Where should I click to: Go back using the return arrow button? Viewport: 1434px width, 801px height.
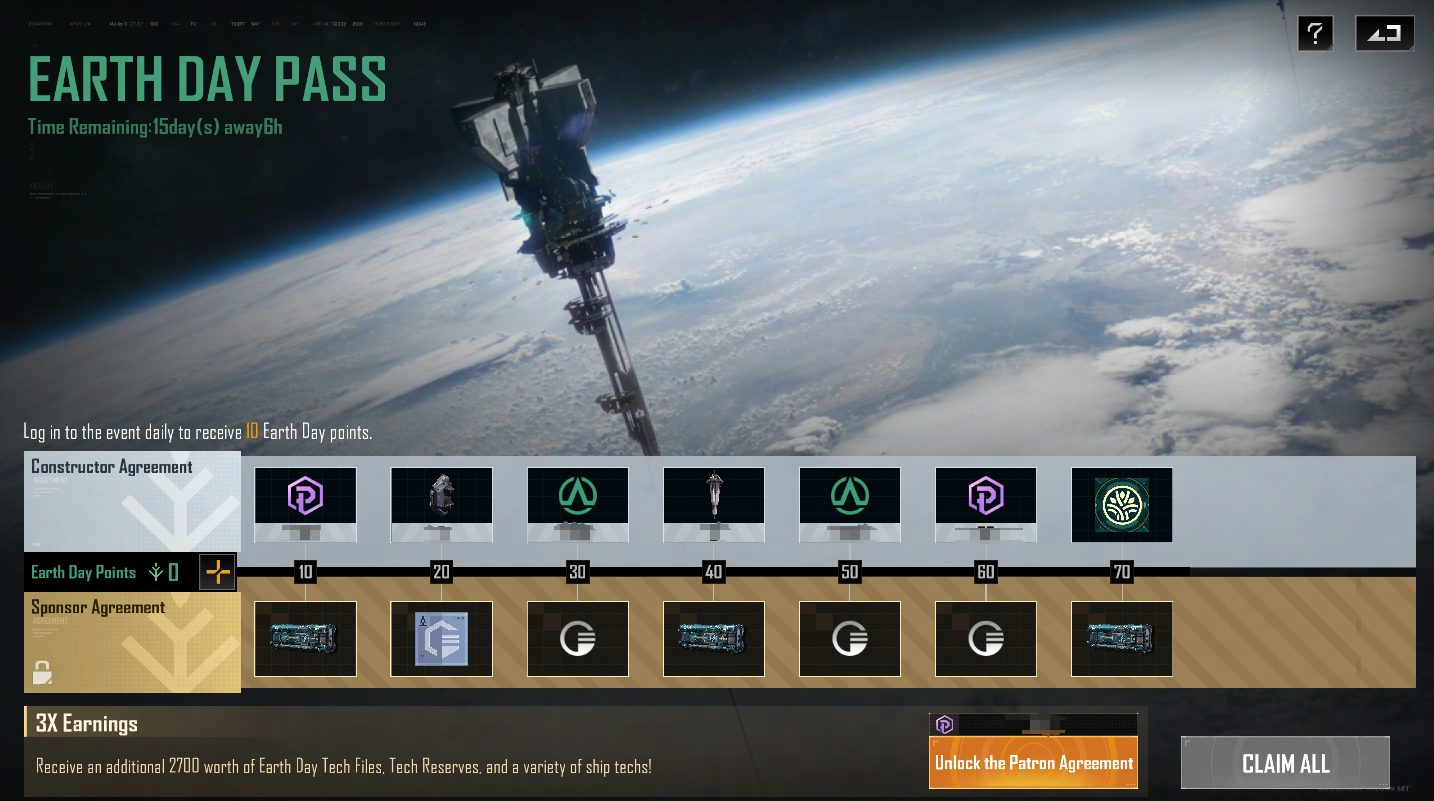point(1384,33)
